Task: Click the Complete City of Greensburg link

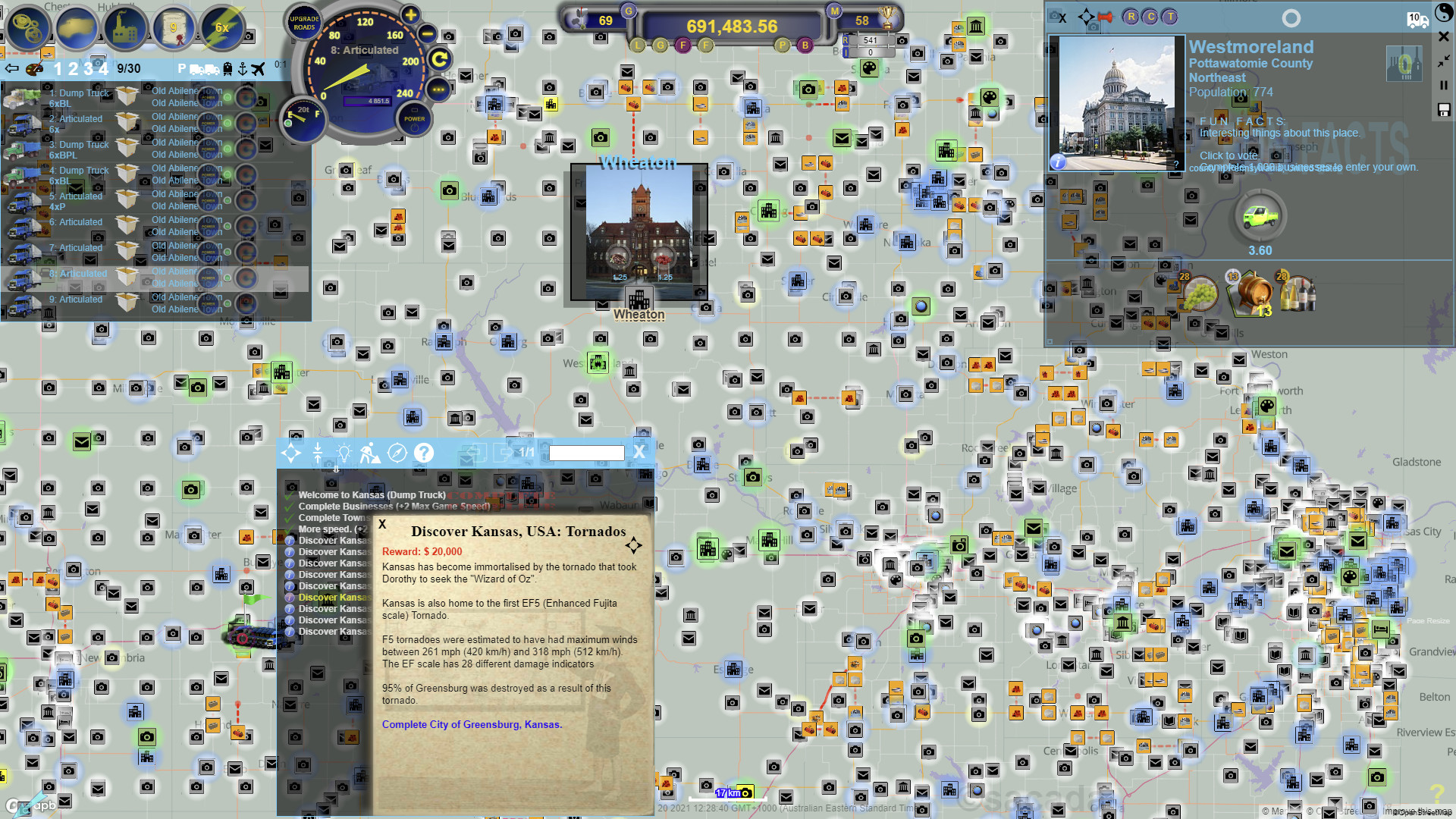Action: point(472,724)
